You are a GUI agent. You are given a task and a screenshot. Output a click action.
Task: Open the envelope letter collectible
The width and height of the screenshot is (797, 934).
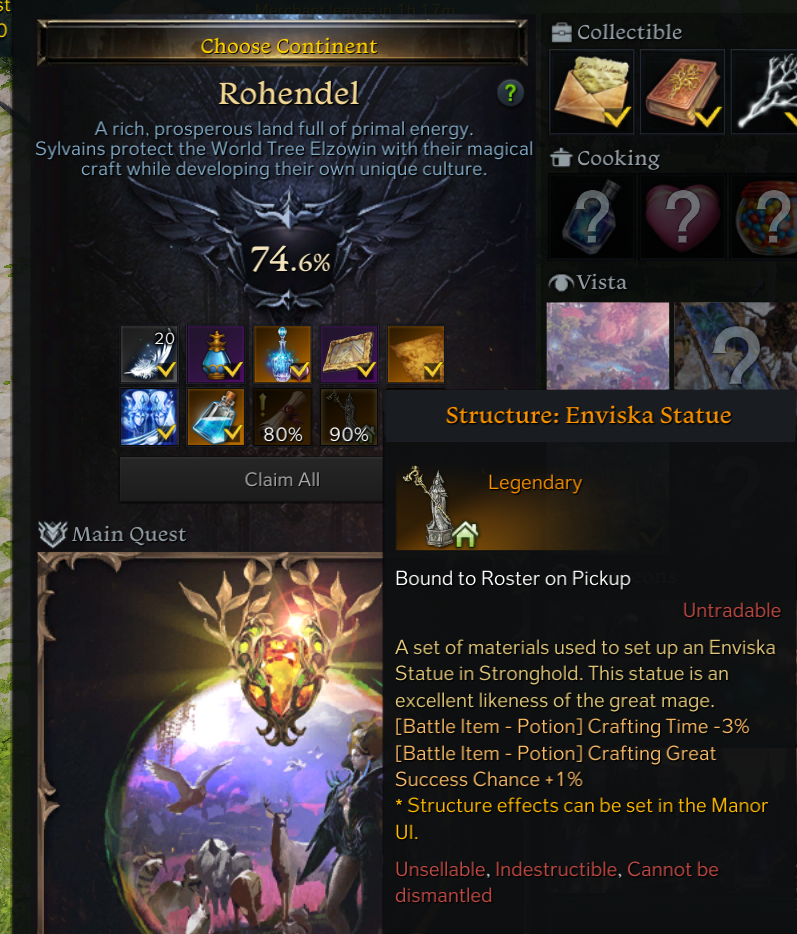(592, 91)
